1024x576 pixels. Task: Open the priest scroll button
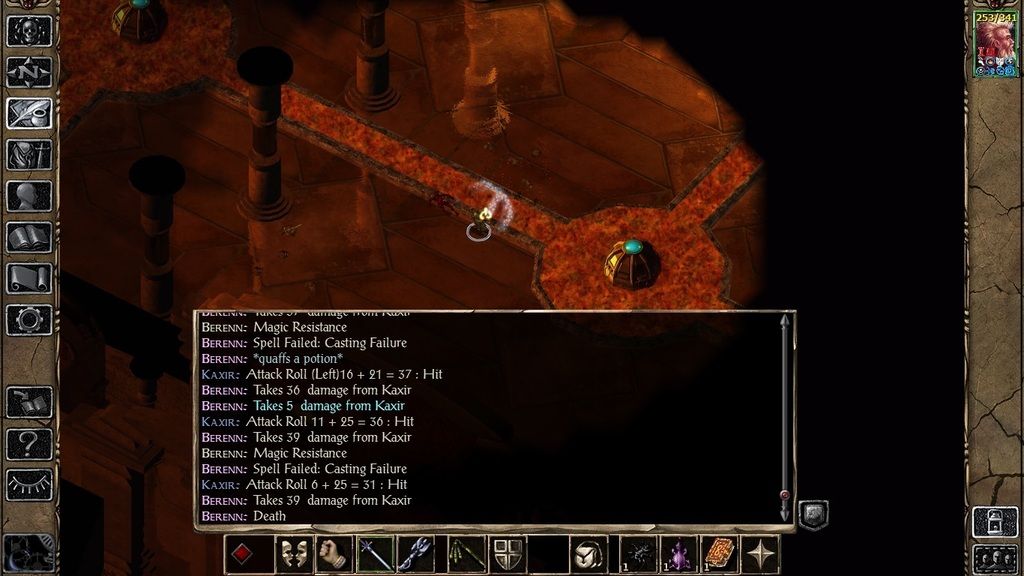tap(29, 278)
